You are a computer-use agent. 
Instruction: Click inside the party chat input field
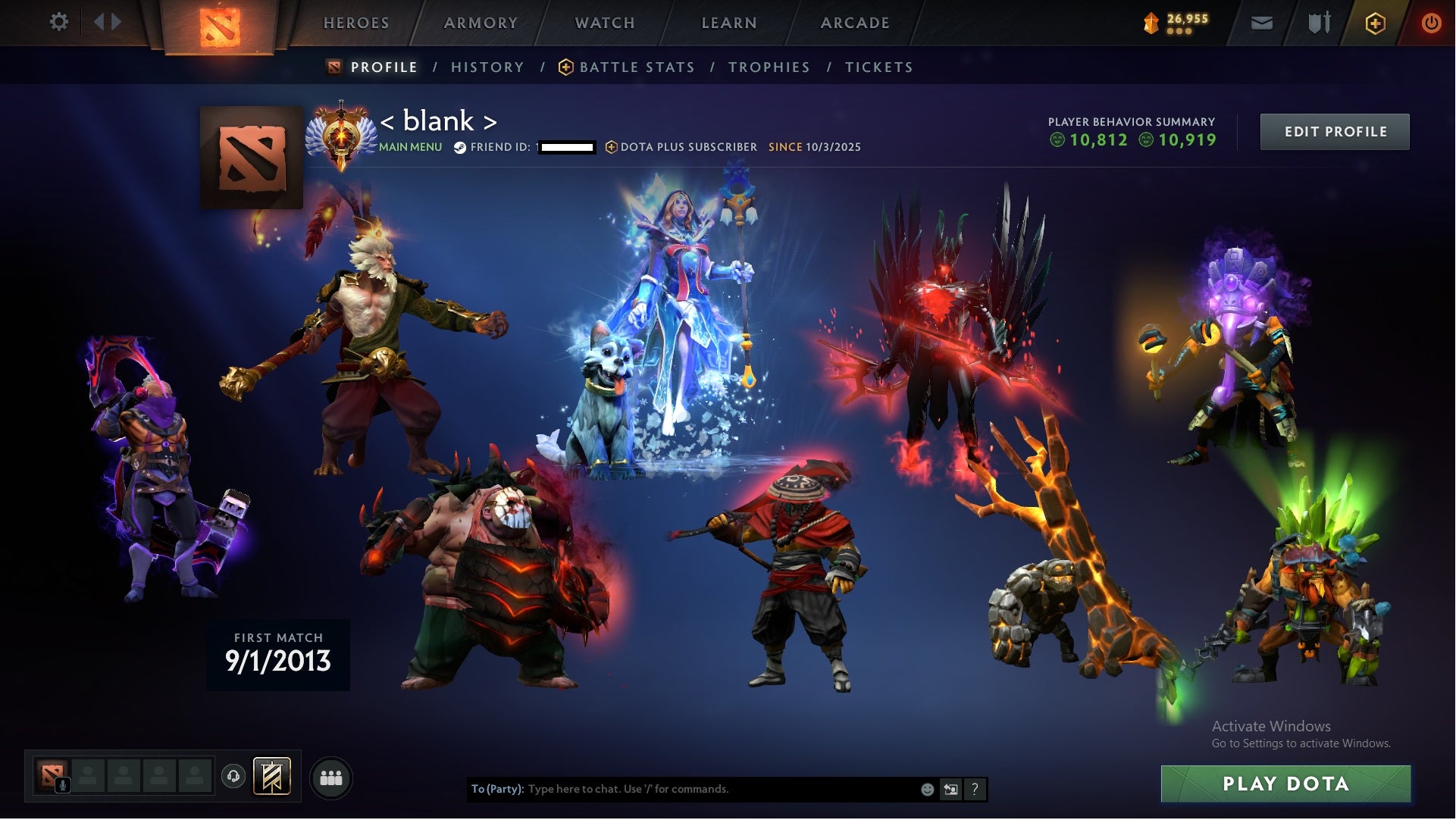682,789
